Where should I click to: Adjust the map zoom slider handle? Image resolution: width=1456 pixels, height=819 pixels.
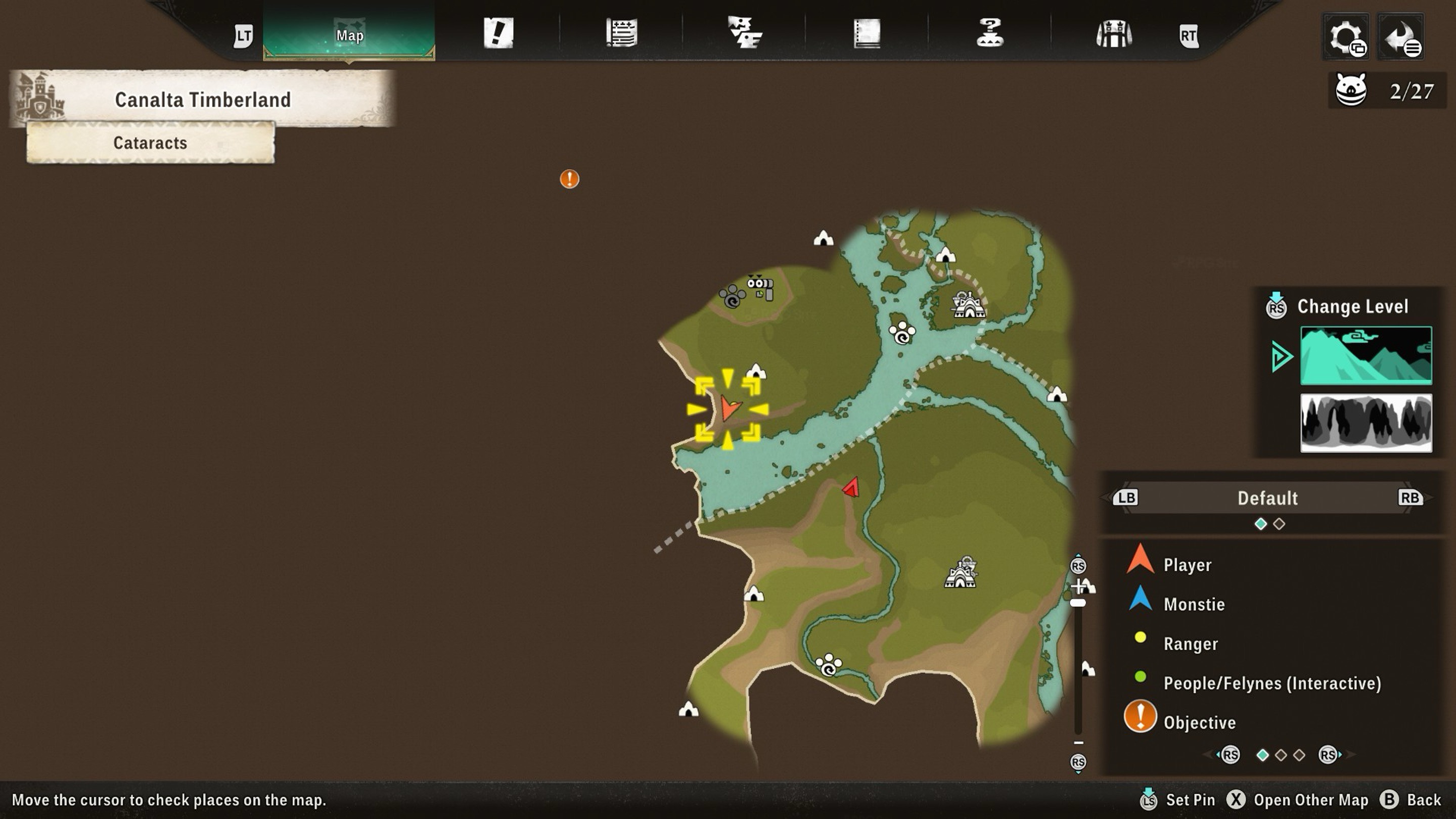[x=1078, y=603]
